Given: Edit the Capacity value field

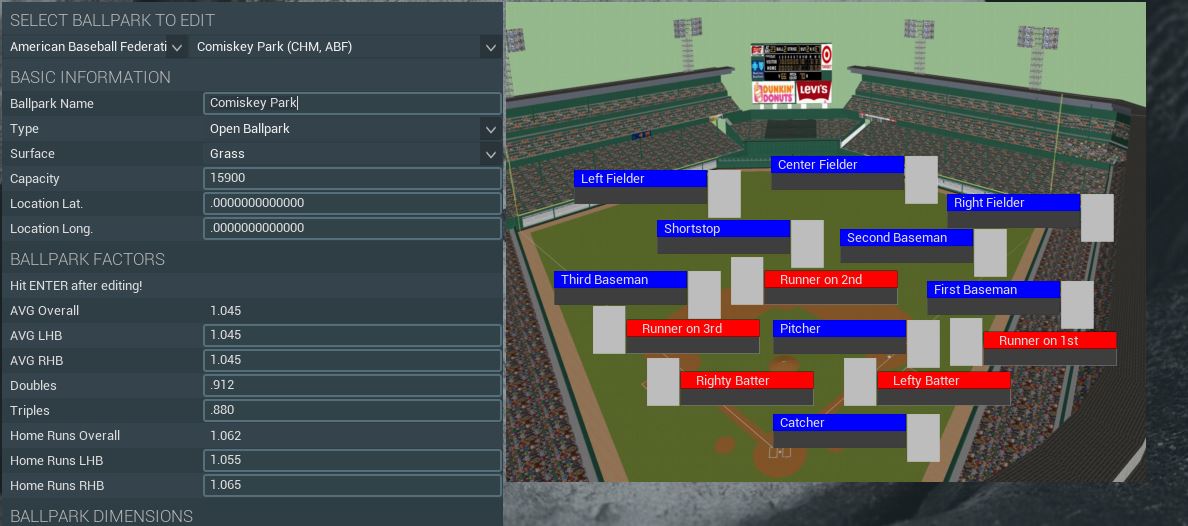Looking at the screenshot, I should coord(352,179).
